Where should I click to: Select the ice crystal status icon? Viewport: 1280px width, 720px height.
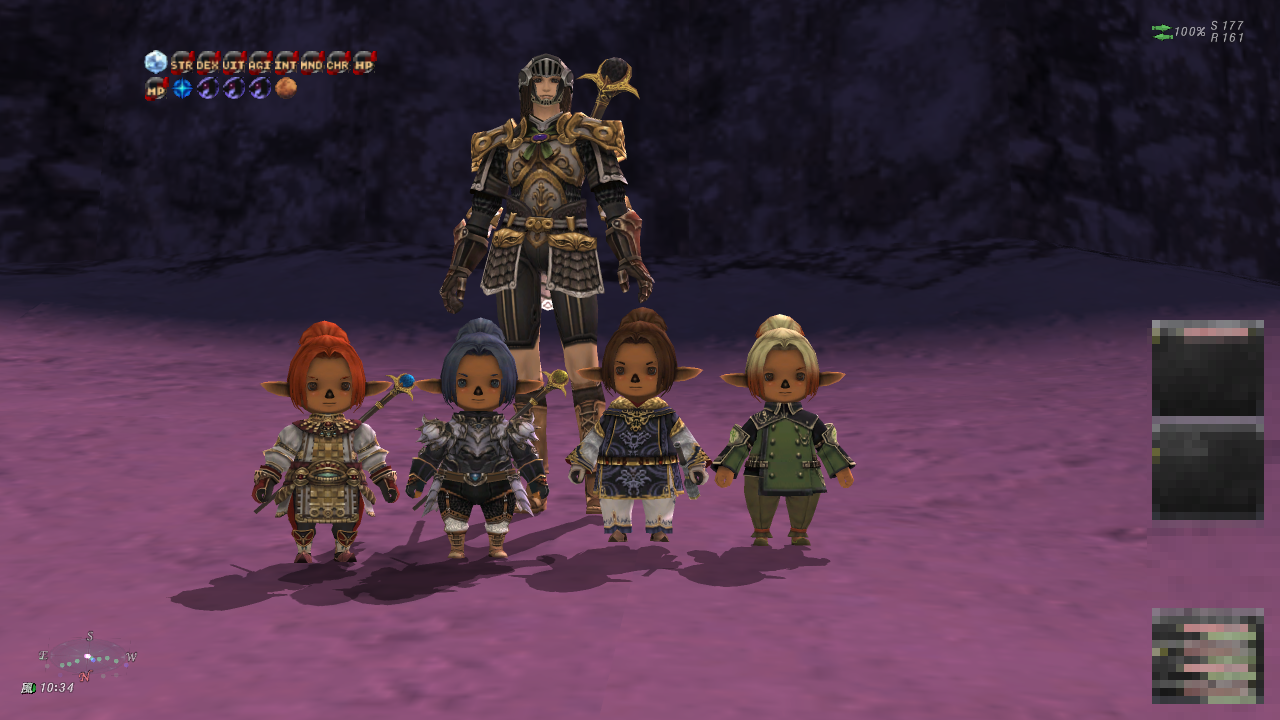(x=155, y=62)
